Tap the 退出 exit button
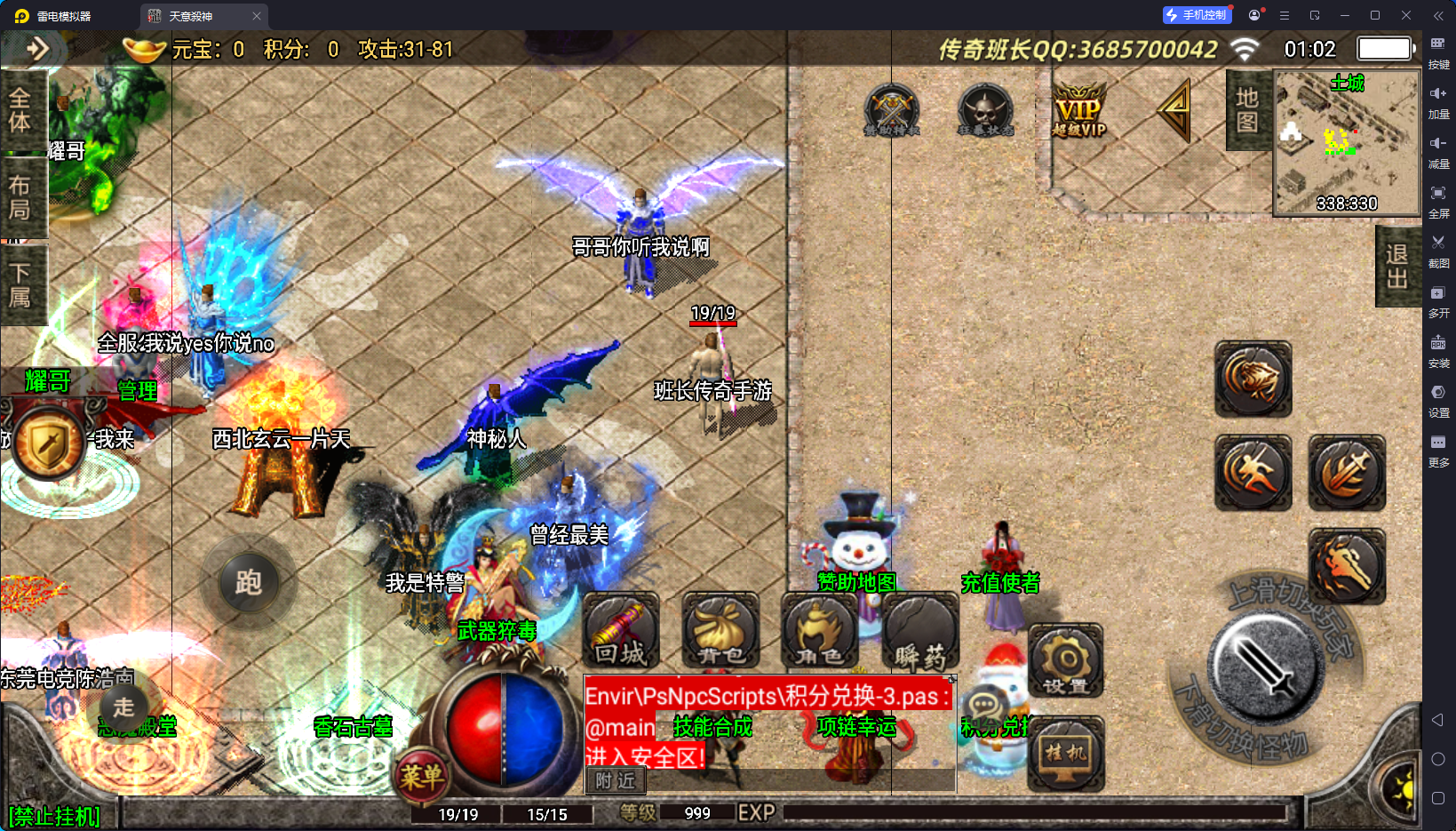This screenshot has height=831, width=1456. coord(1397,267)
